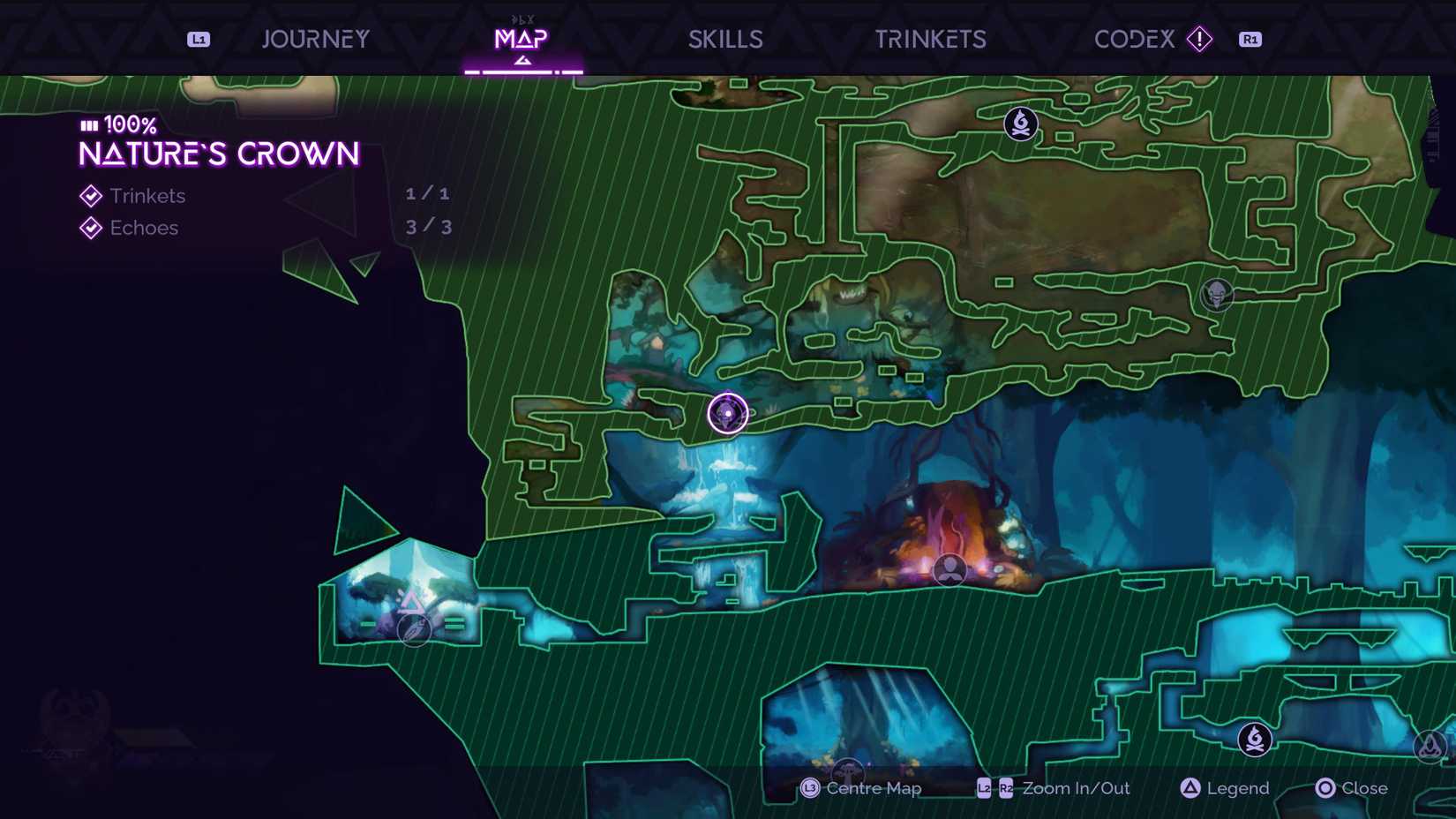The height and width of the screenshot is (819, 1456).
Task: Select the player position marker on the map
Action: click(x=726, y=413)
